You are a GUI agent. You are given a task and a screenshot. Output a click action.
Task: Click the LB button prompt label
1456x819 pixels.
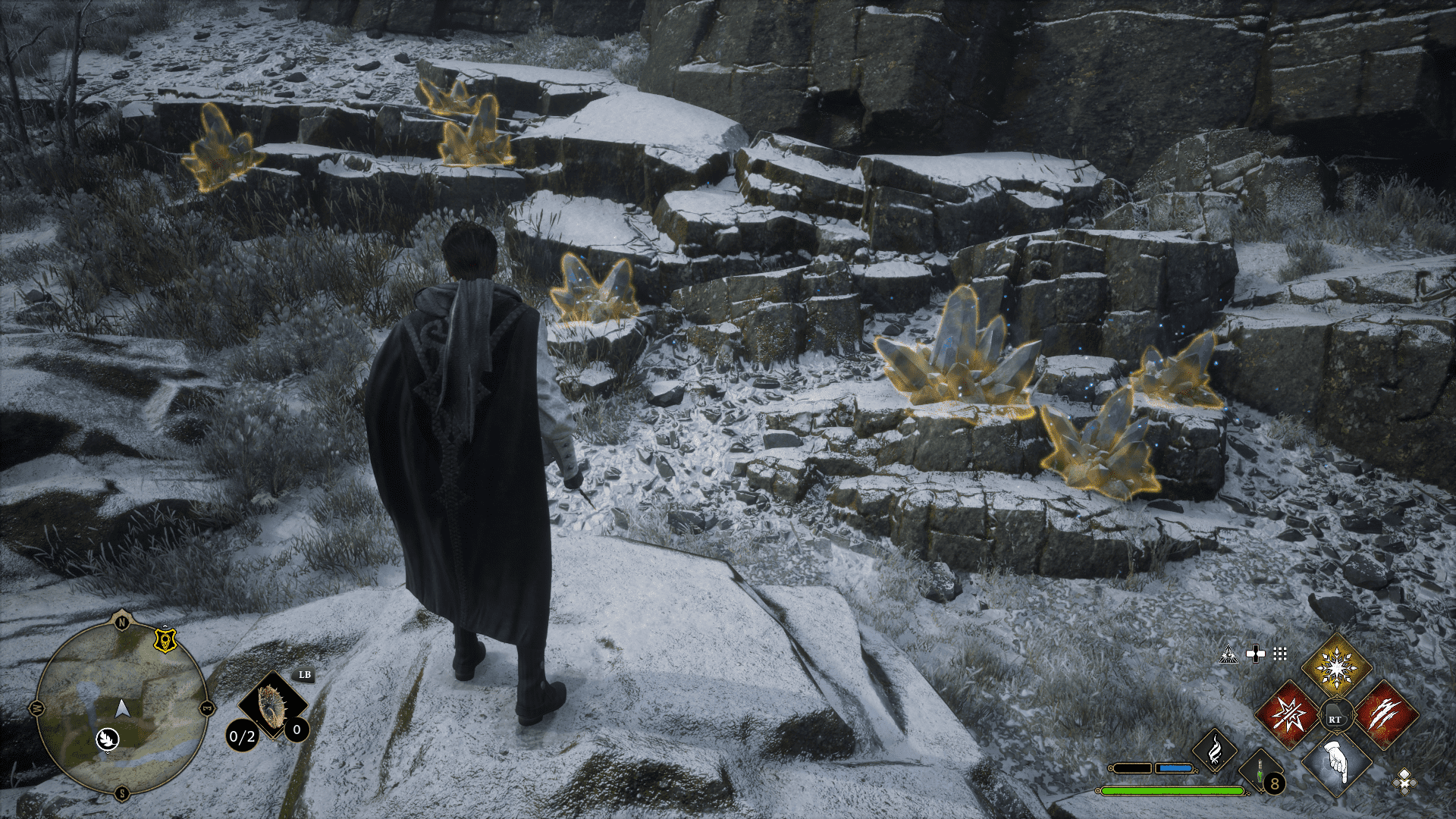pyautogui.click(x=305, y=675)
